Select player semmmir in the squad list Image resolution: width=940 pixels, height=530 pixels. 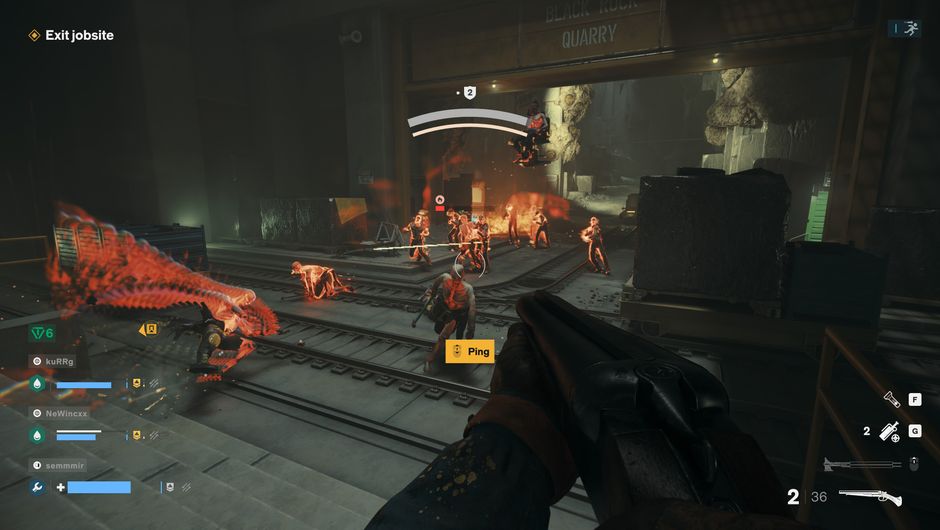coord(65,466)
